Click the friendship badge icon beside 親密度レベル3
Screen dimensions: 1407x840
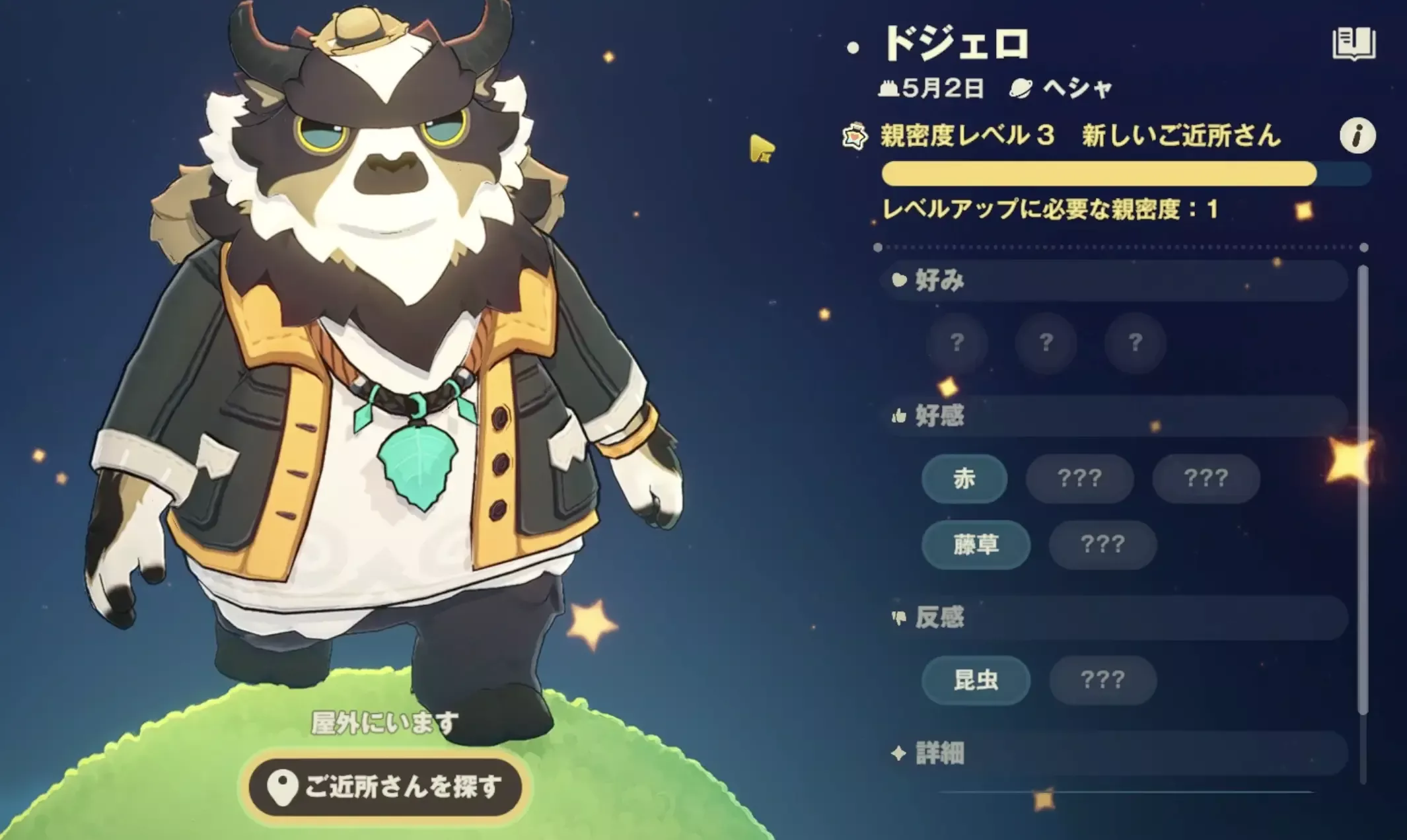coord(855,134)
